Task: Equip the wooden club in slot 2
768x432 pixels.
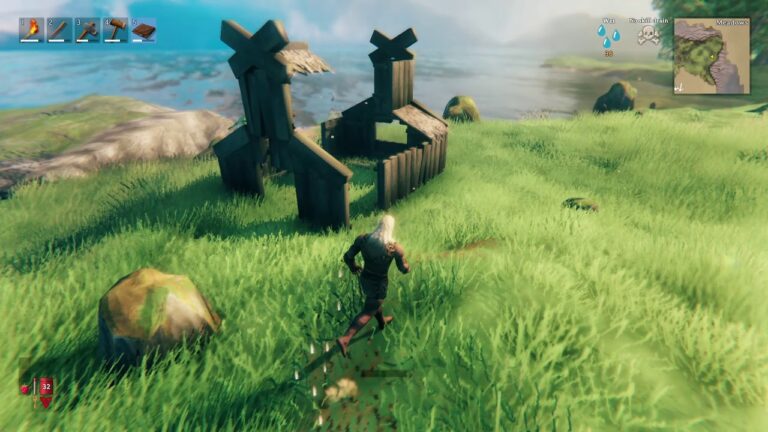Action: [60, 30]
